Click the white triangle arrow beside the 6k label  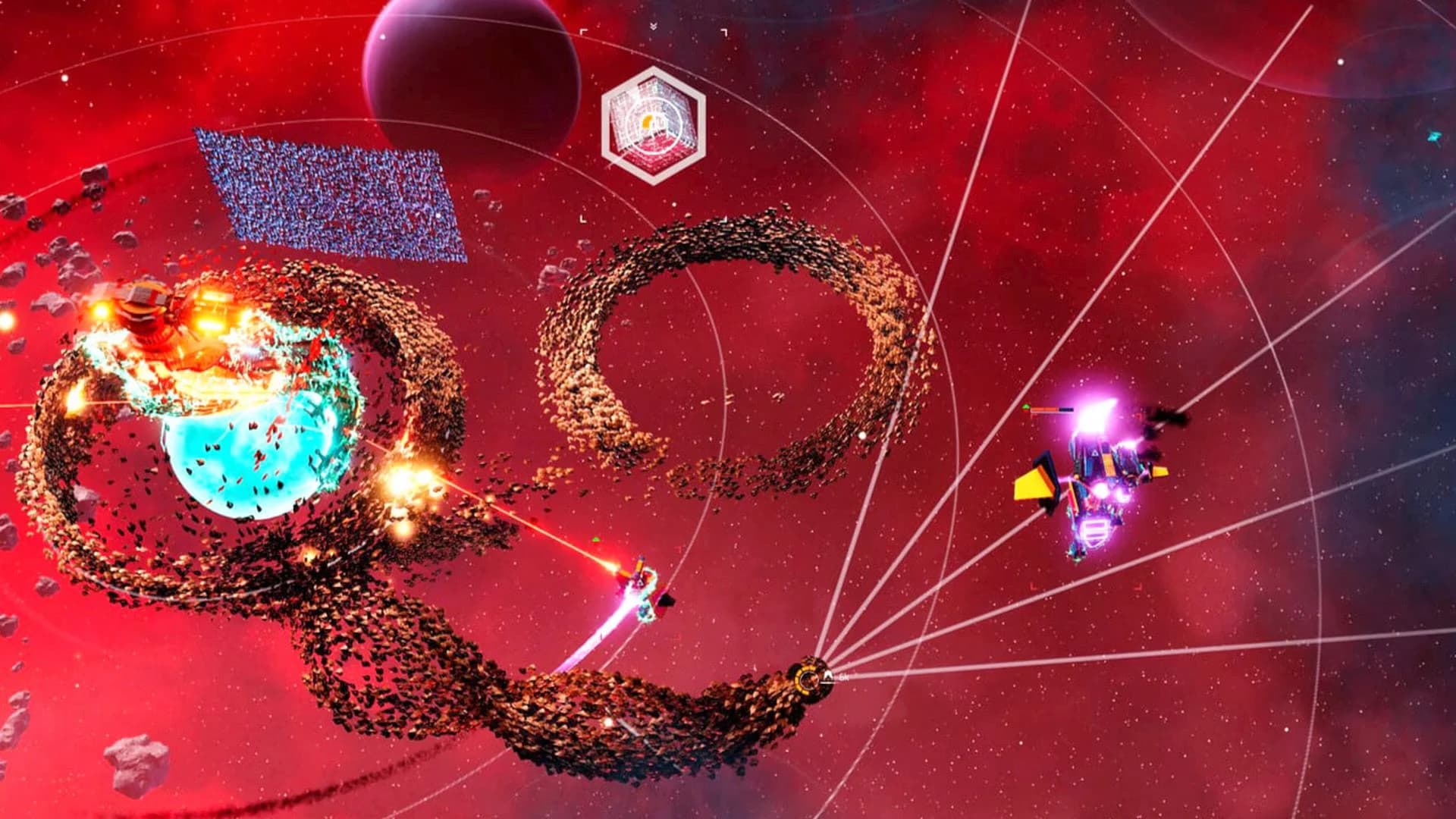point(827,677)
